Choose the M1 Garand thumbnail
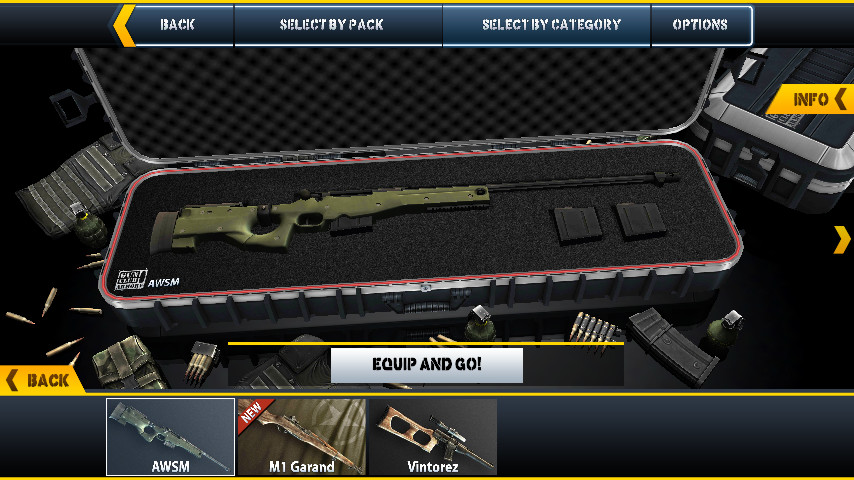 tap(301, 437)
